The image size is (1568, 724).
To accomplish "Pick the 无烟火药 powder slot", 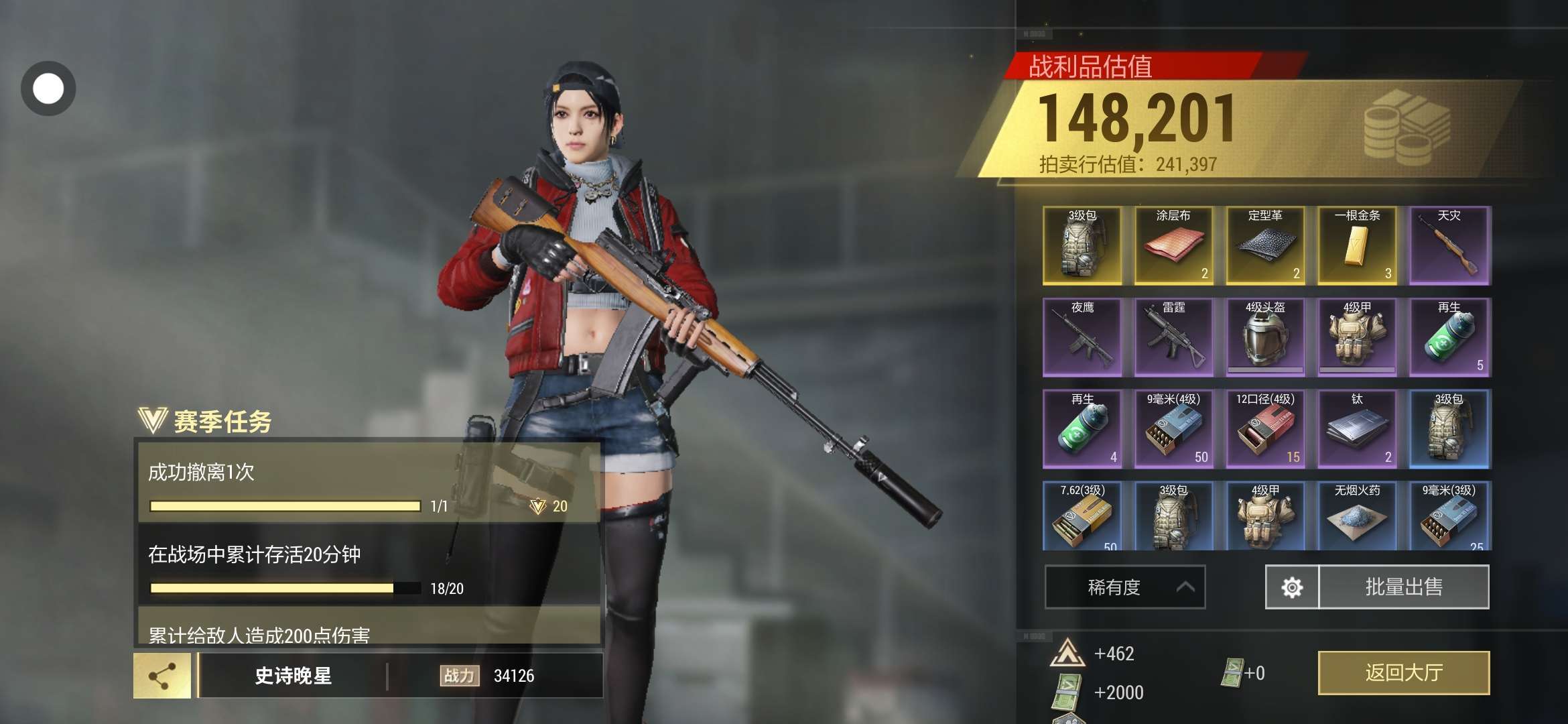I will (1357, 516).
